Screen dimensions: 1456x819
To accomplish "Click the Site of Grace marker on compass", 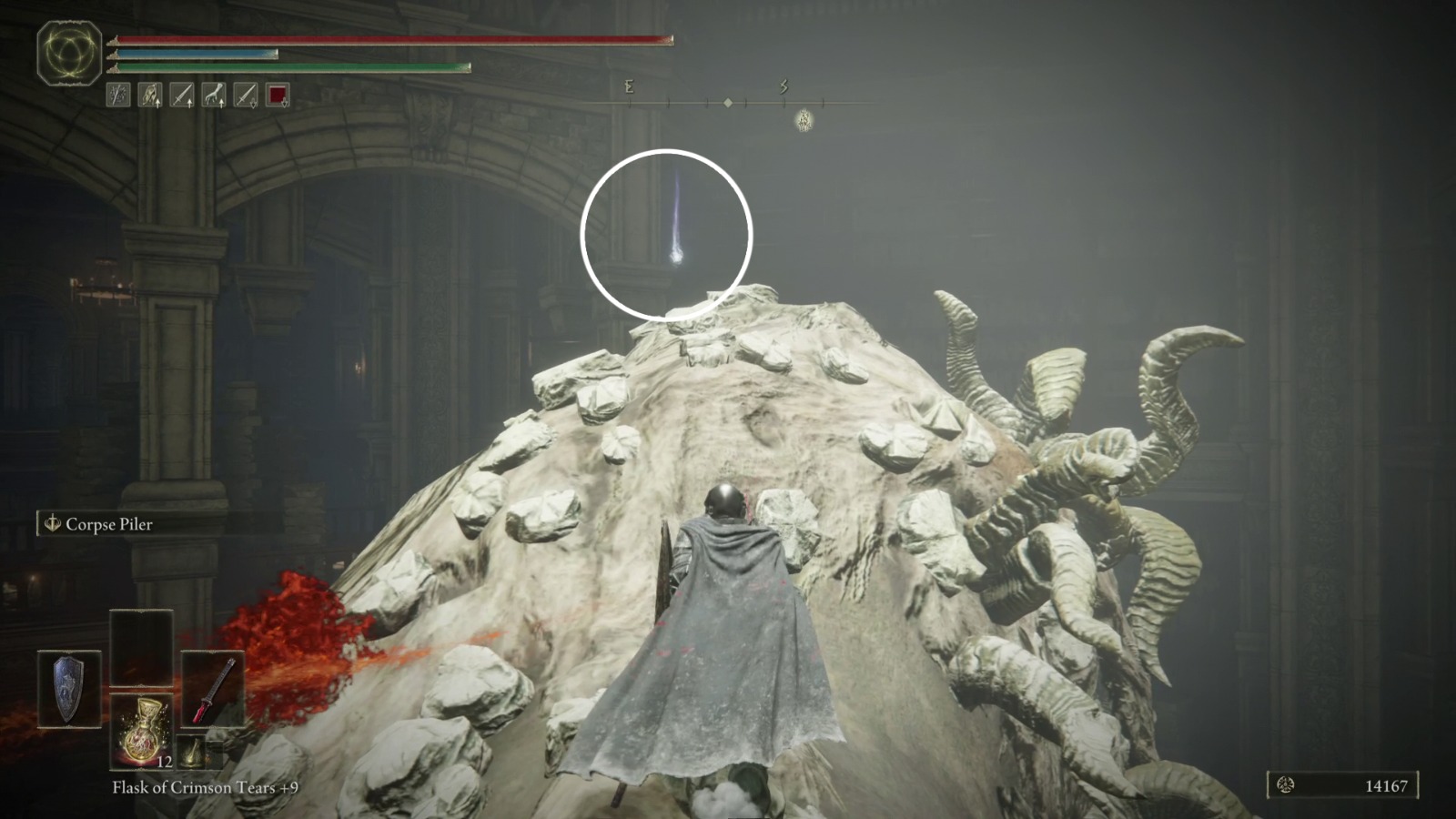I will click(804, 120).
